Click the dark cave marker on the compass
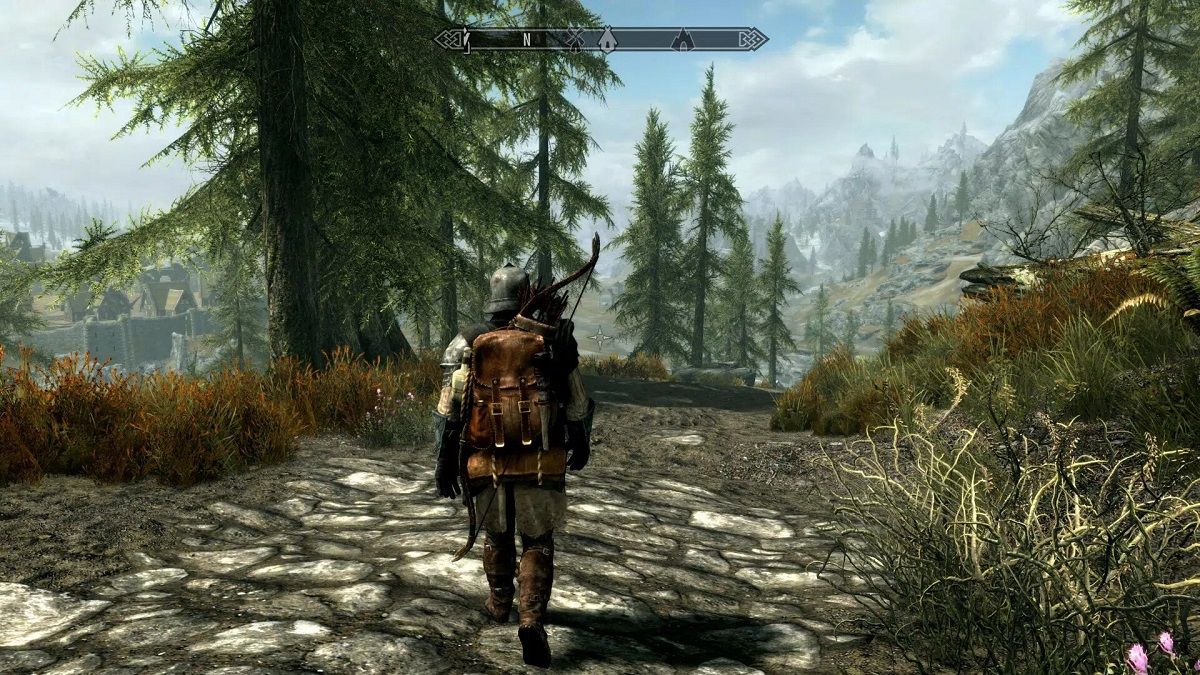Screen dimensions: 1200x675 pos(683,39)
